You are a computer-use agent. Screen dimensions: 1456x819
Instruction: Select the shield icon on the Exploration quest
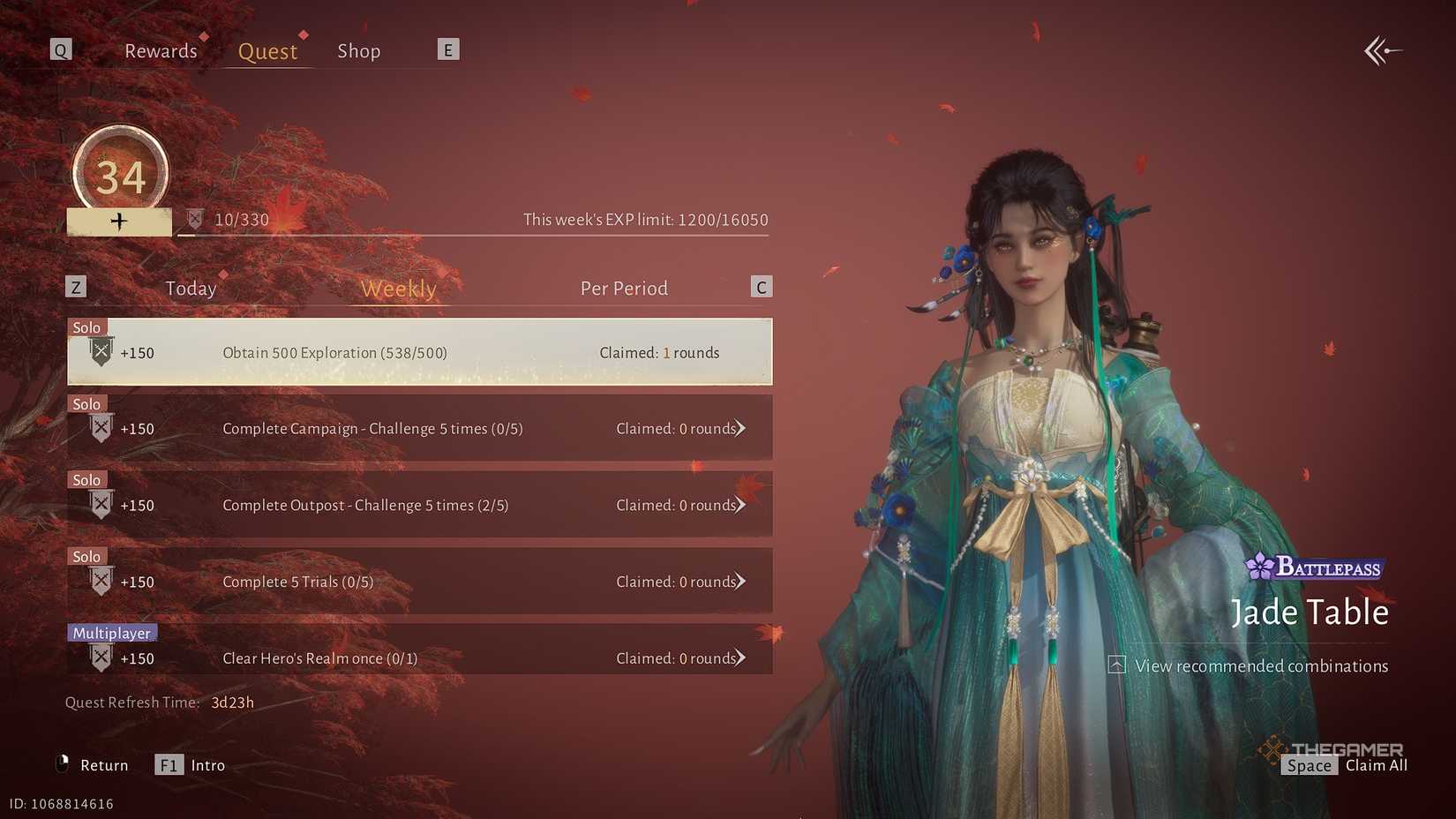point(100,351)
